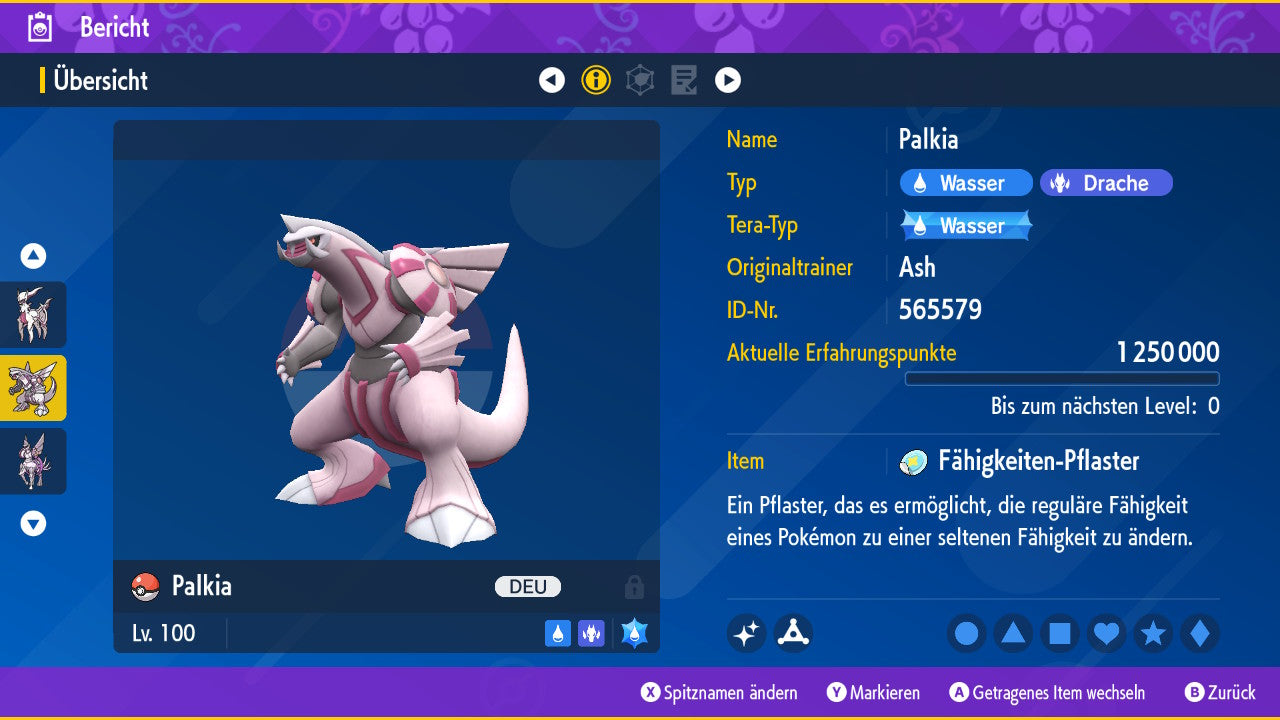Click the Fähigkeiten-Pflaster held item

point(1020,461)
